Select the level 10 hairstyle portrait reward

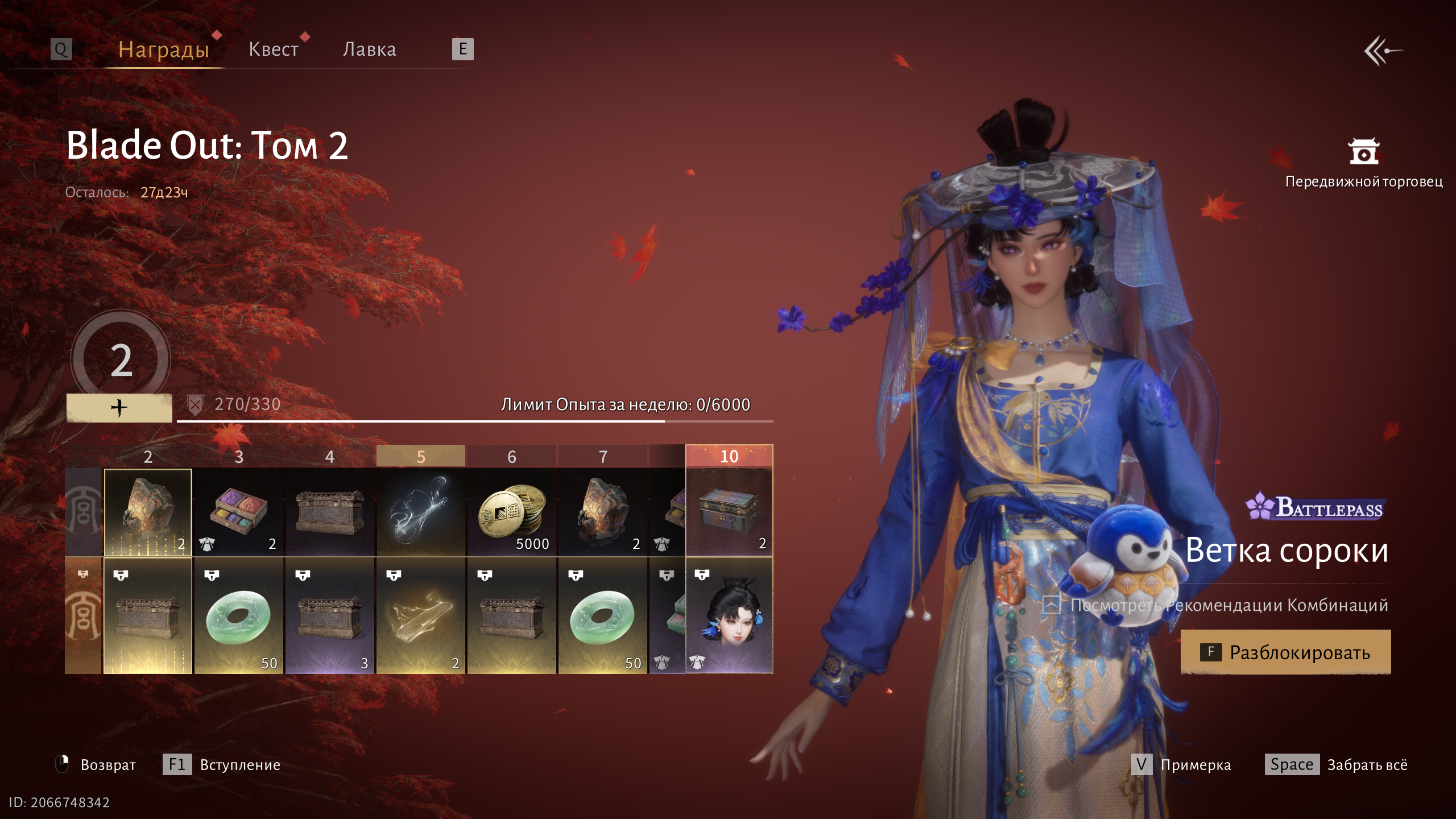[x=729, y=617]
